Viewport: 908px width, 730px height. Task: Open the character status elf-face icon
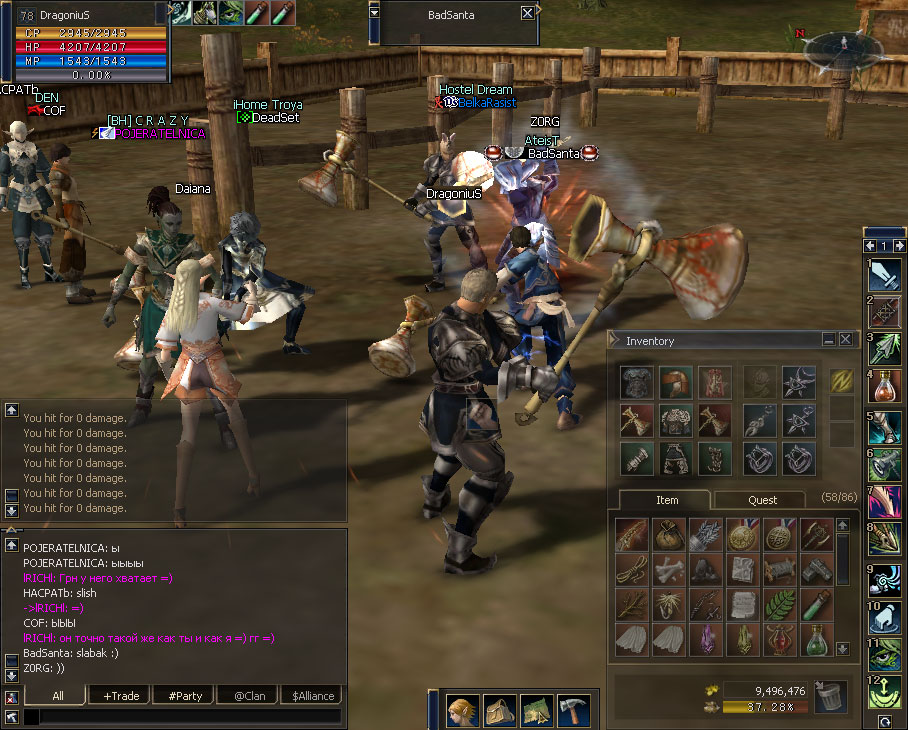point(462,710)
